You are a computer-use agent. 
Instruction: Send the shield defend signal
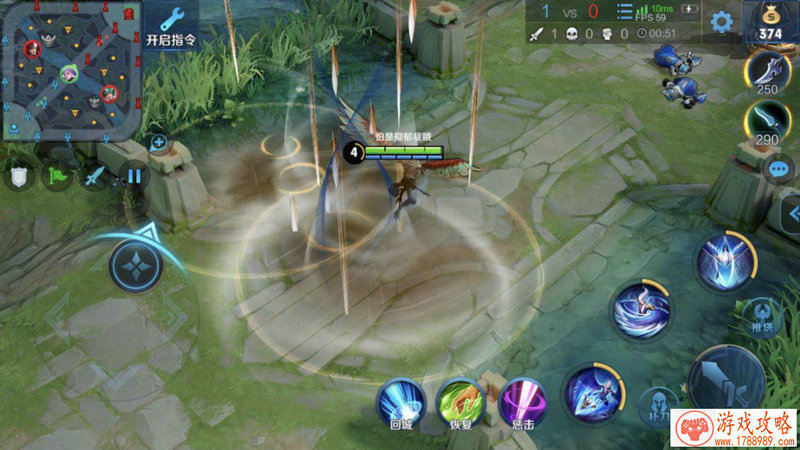coord(19,178)
